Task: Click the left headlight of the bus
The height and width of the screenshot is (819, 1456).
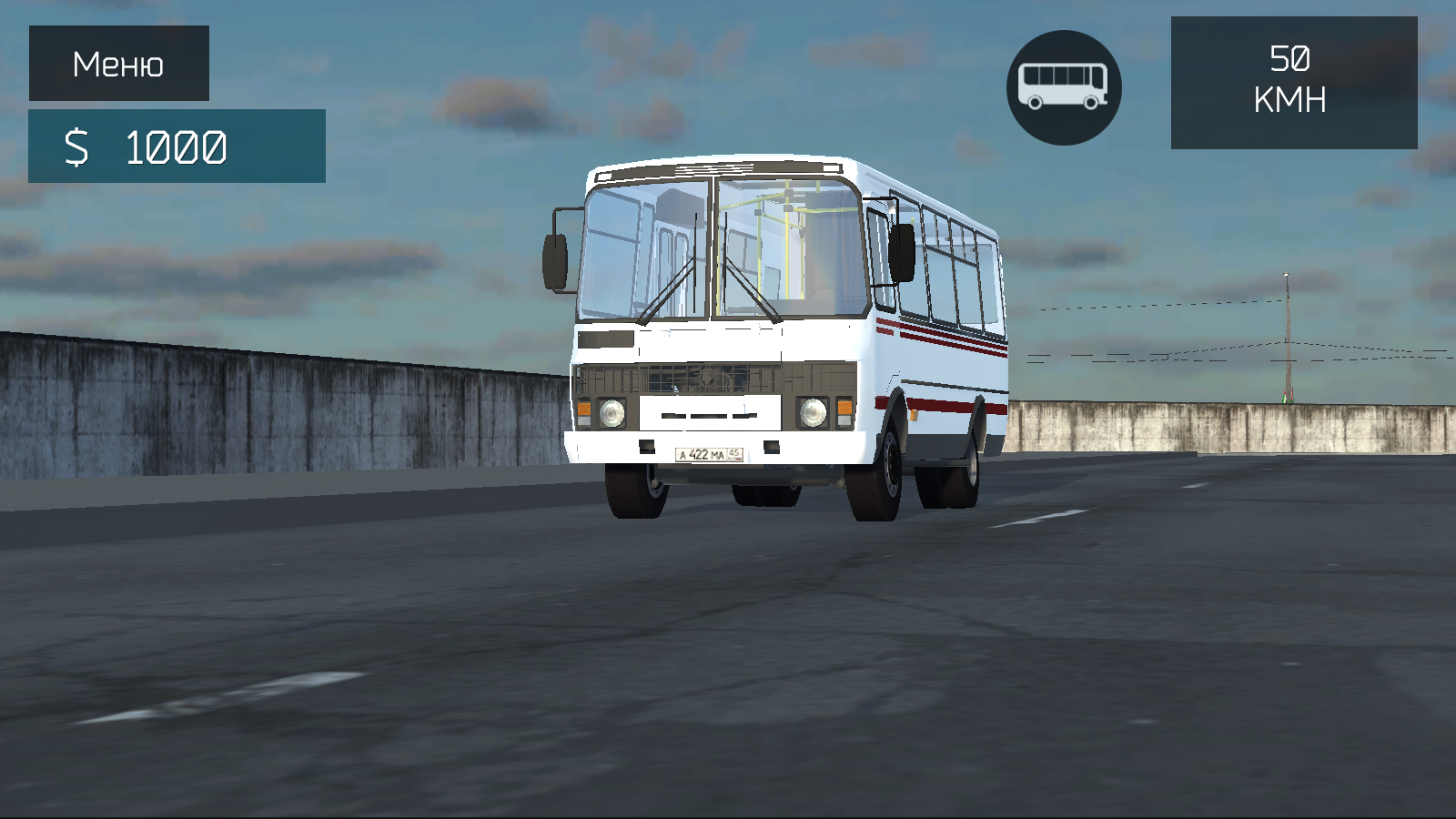Action: click(612, 414)
